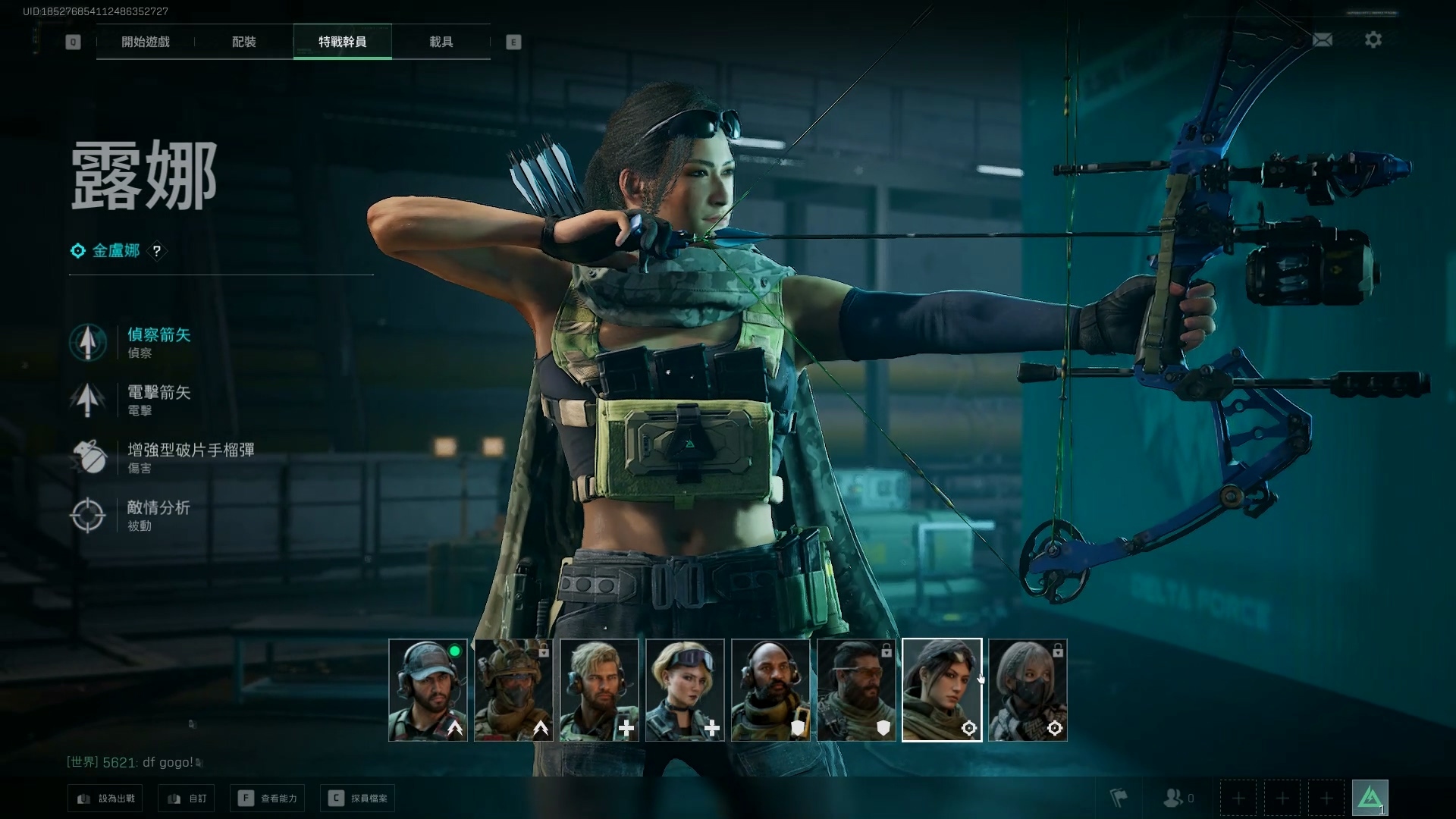Select the 特戰幹員 operators tab

[x=343, y=42]
